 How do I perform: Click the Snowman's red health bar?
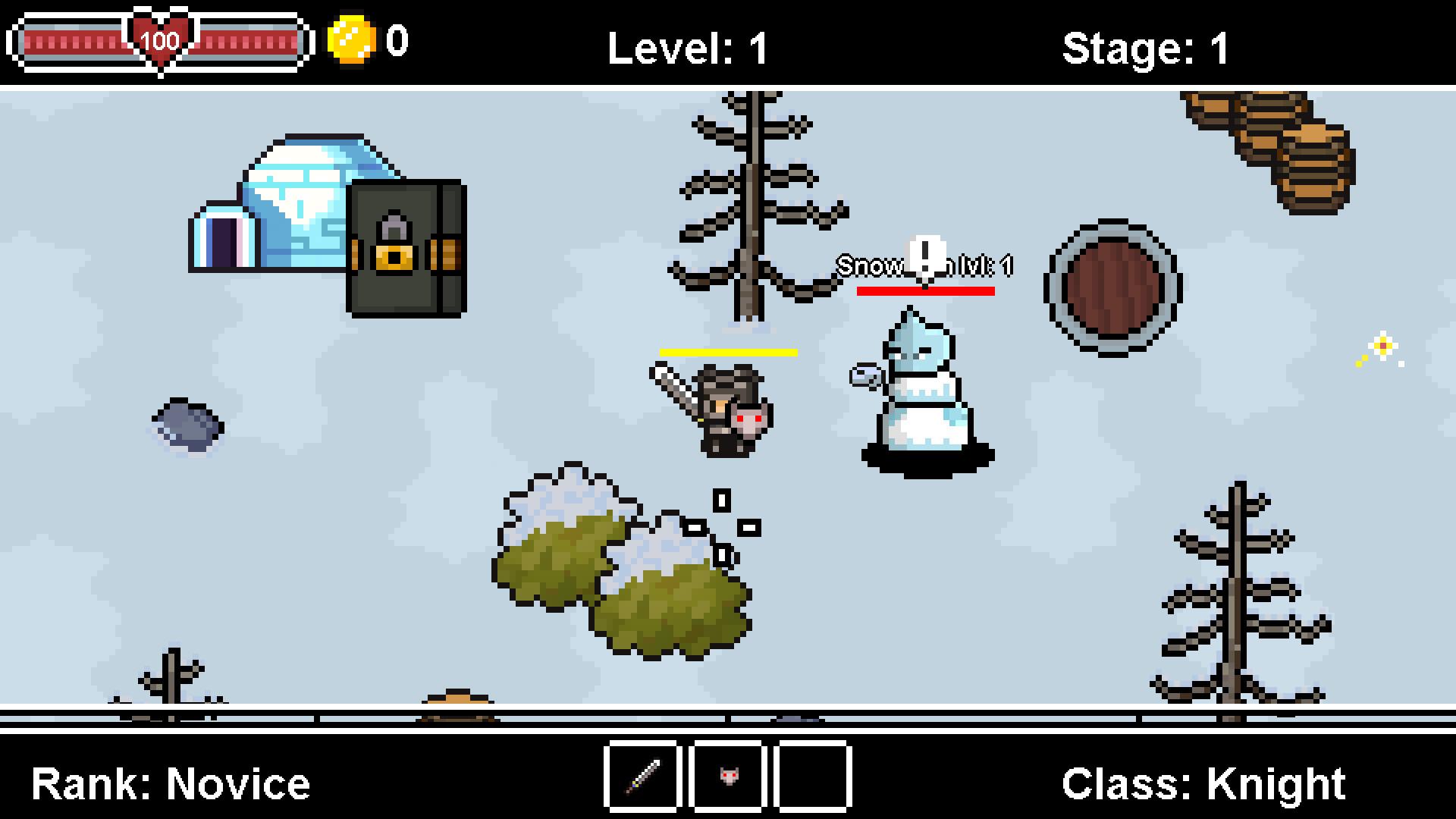click(924, 291)
